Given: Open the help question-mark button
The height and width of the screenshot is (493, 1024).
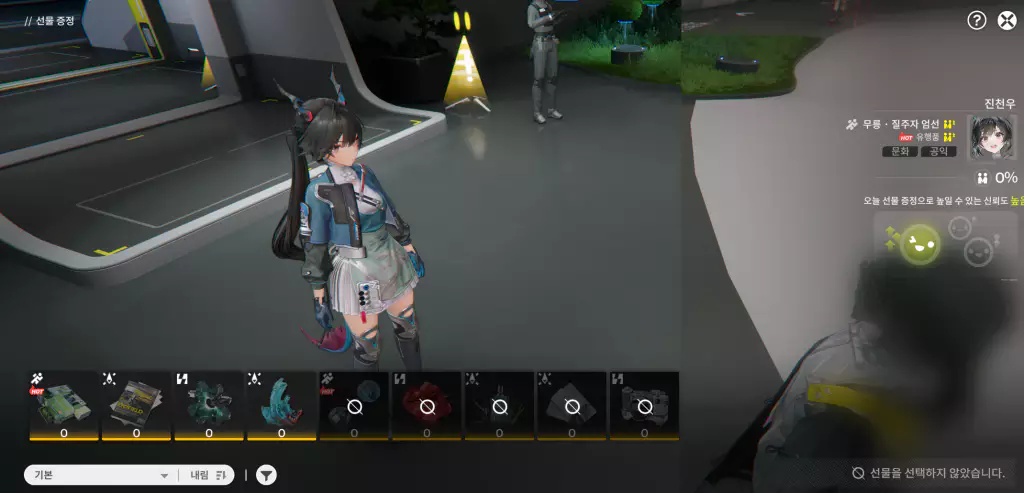Looking at the screenshot, I should [977, 20].
